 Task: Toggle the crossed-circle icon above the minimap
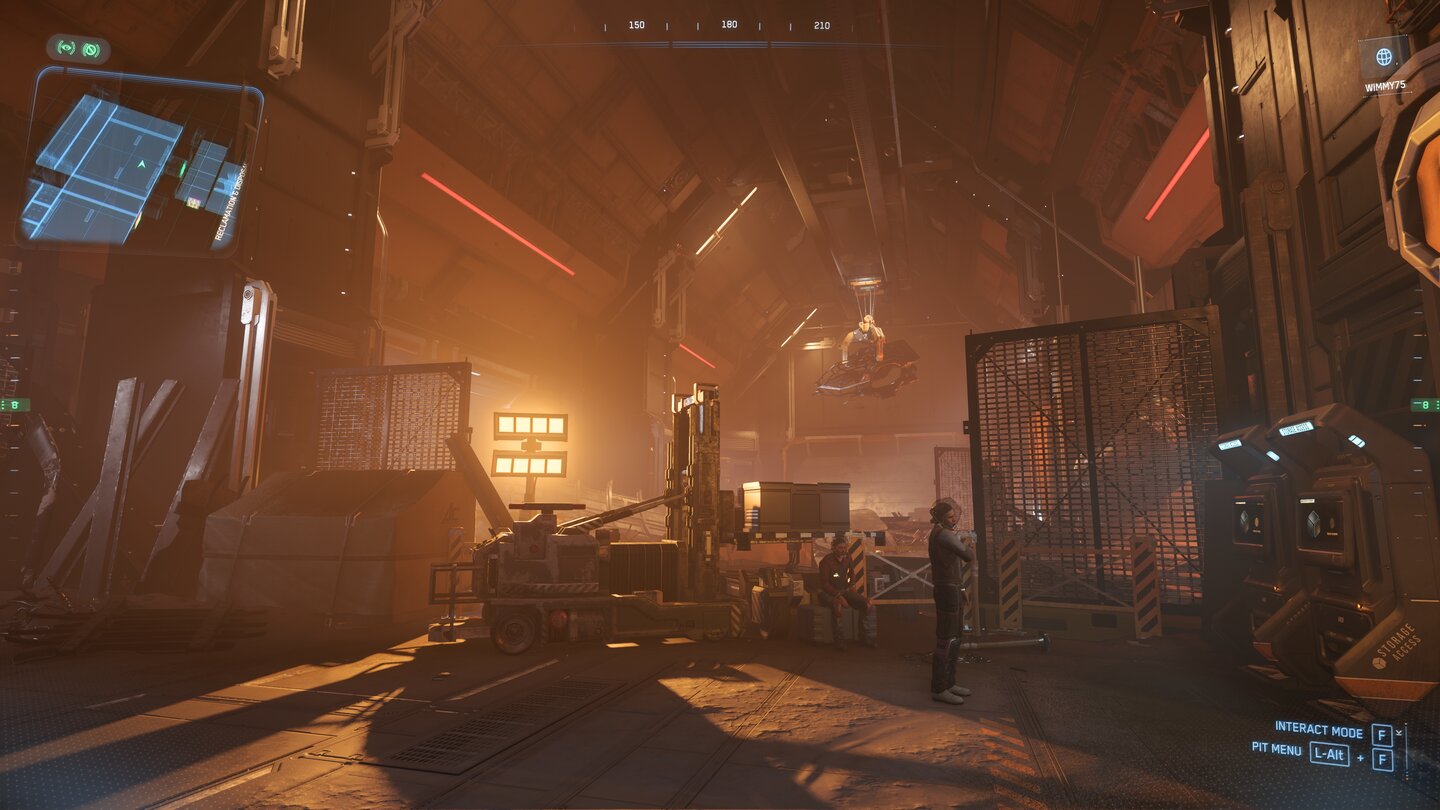tap(90, 49)
